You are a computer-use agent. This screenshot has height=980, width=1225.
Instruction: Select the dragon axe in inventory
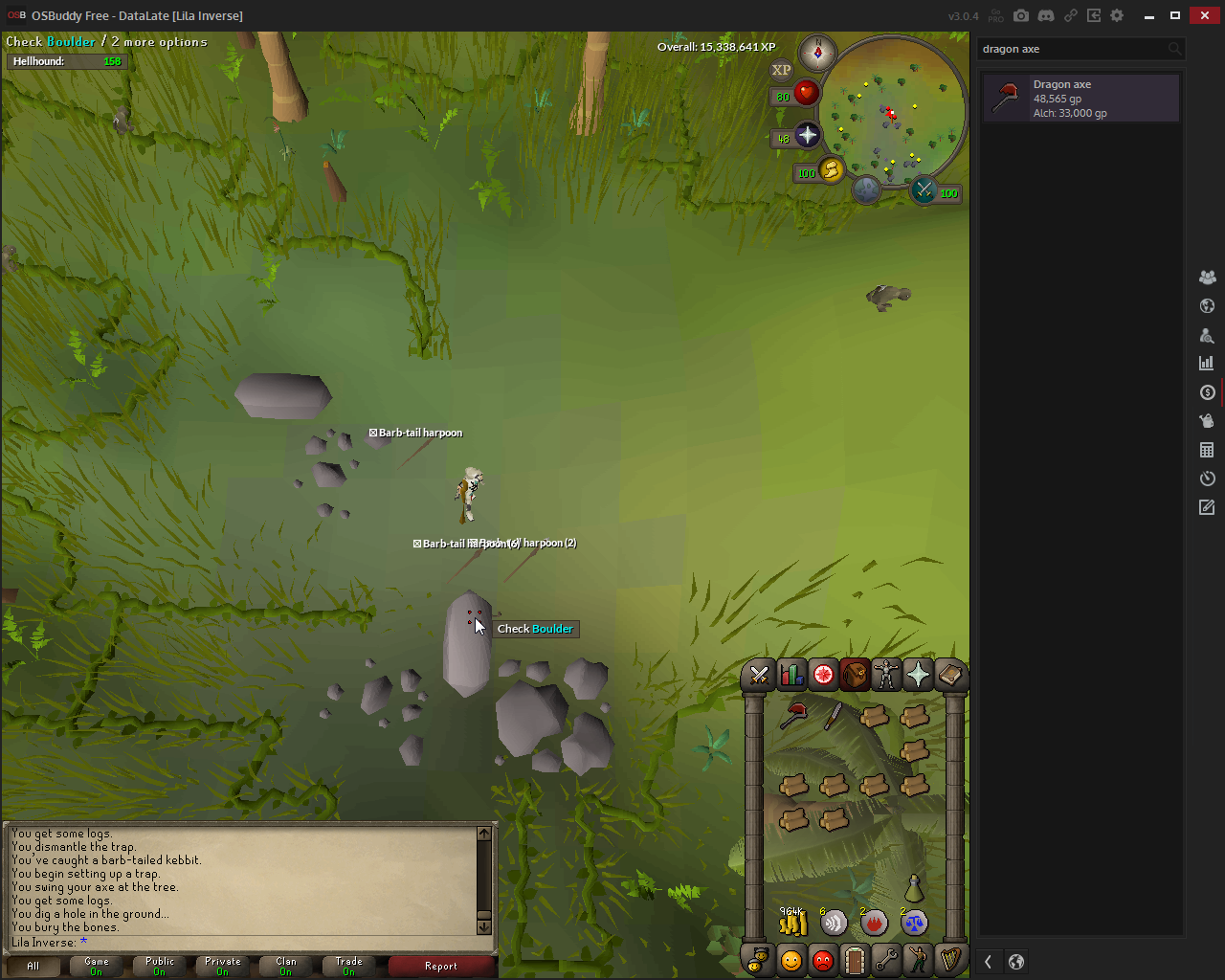(x=793, y=715)
